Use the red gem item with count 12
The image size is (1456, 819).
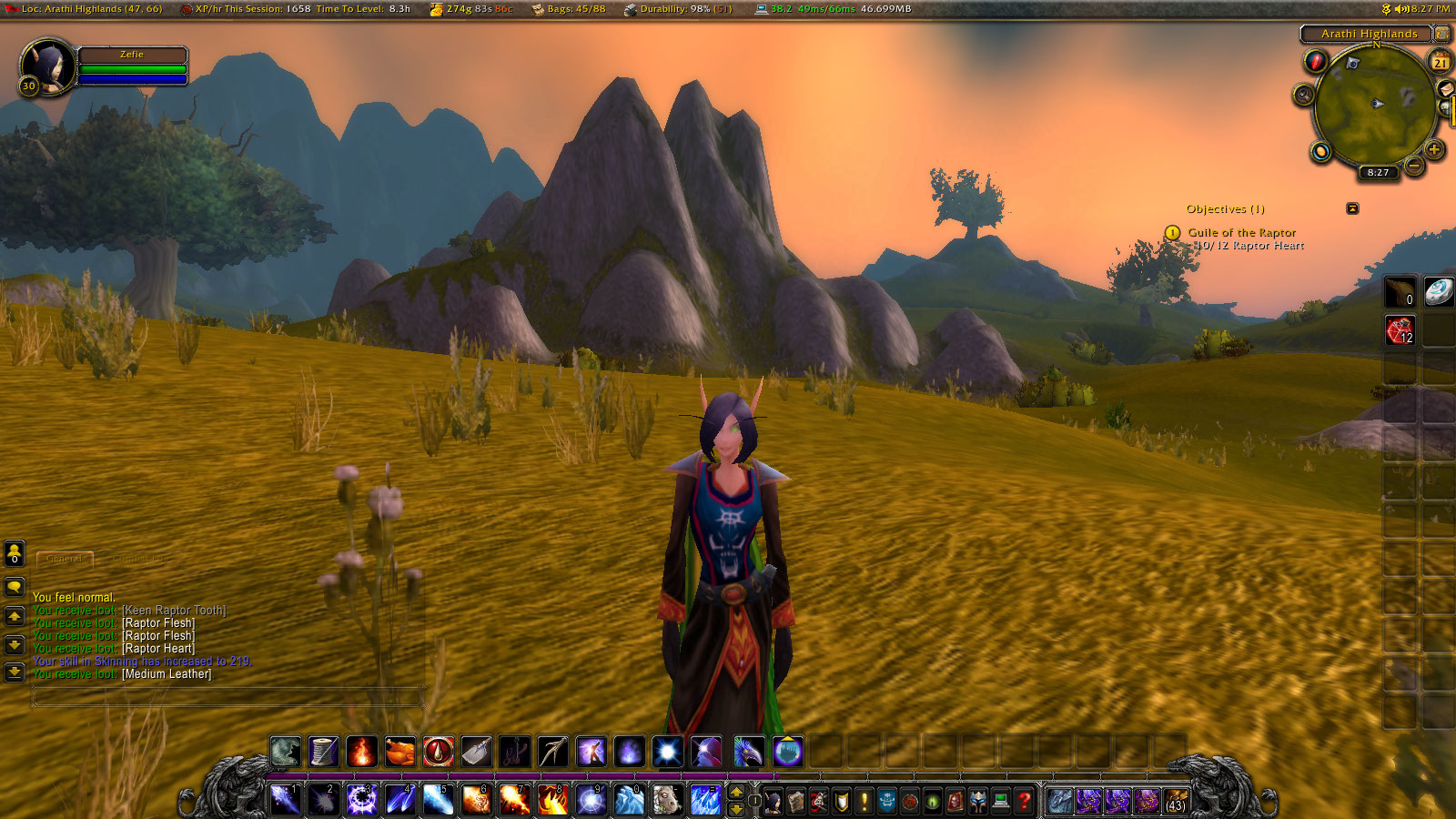tap(1400, 330)
